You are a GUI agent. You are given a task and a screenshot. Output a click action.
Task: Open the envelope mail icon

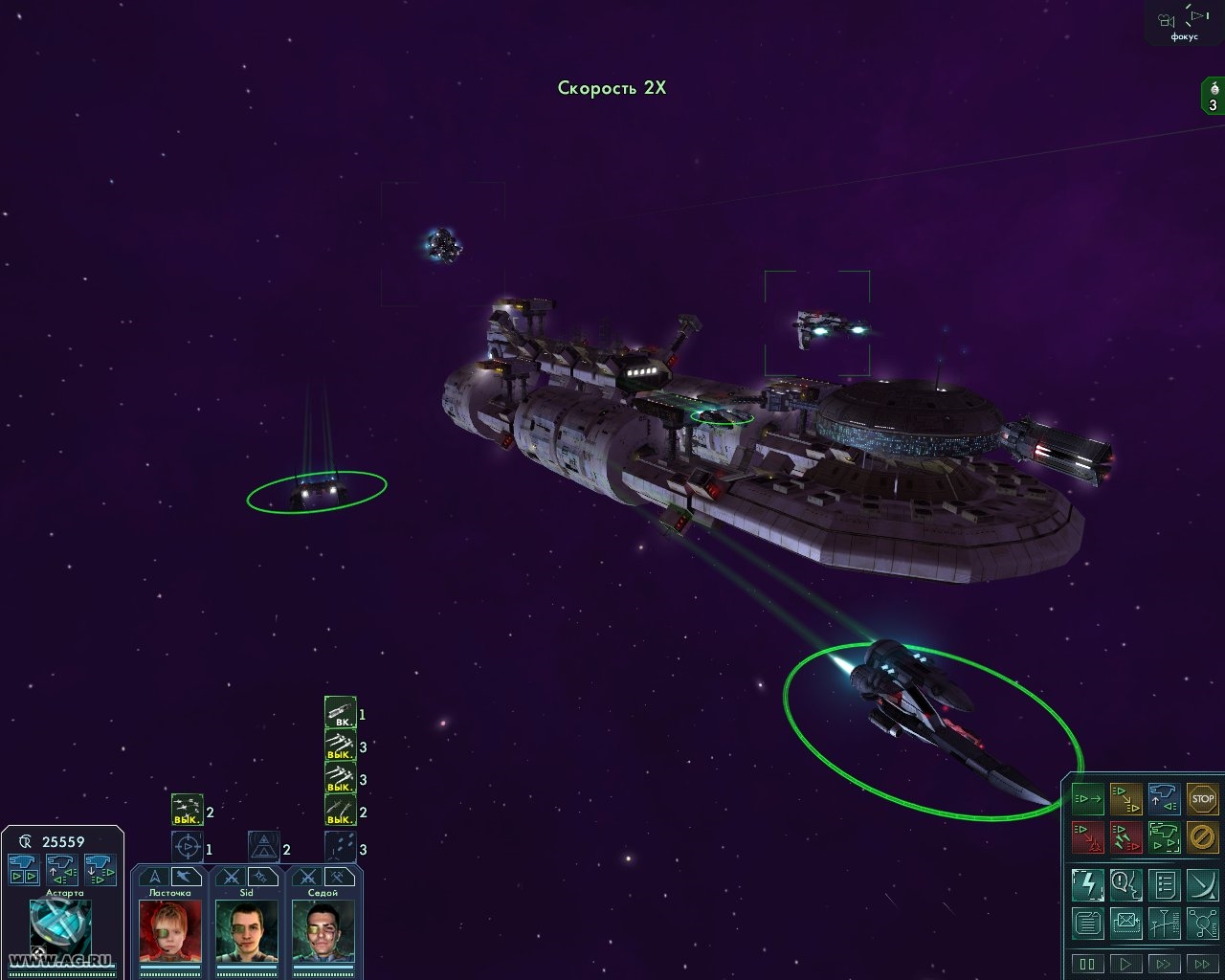point(1125,923)
